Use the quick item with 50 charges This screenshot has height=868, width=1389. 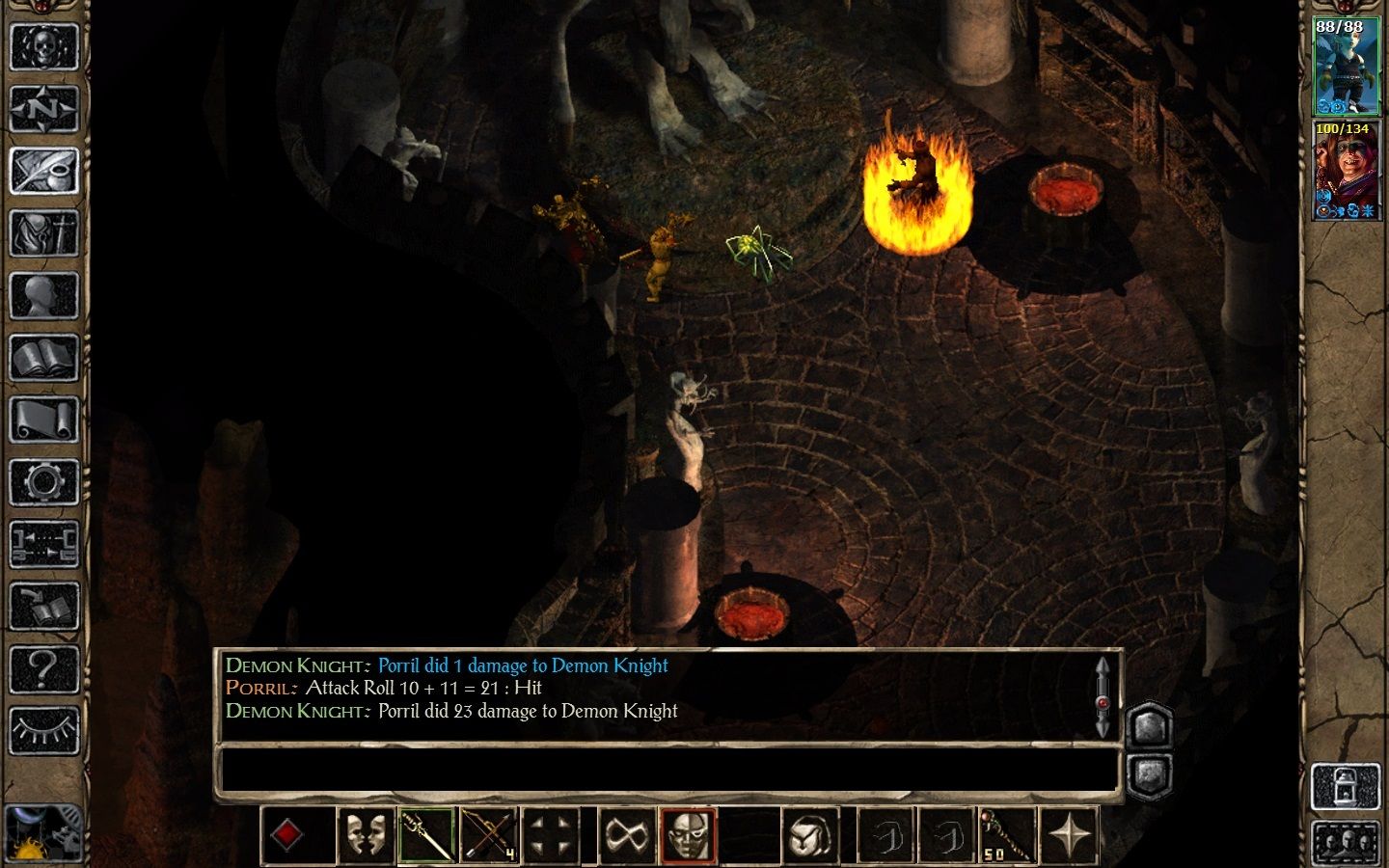click(x=1006, y=833)
